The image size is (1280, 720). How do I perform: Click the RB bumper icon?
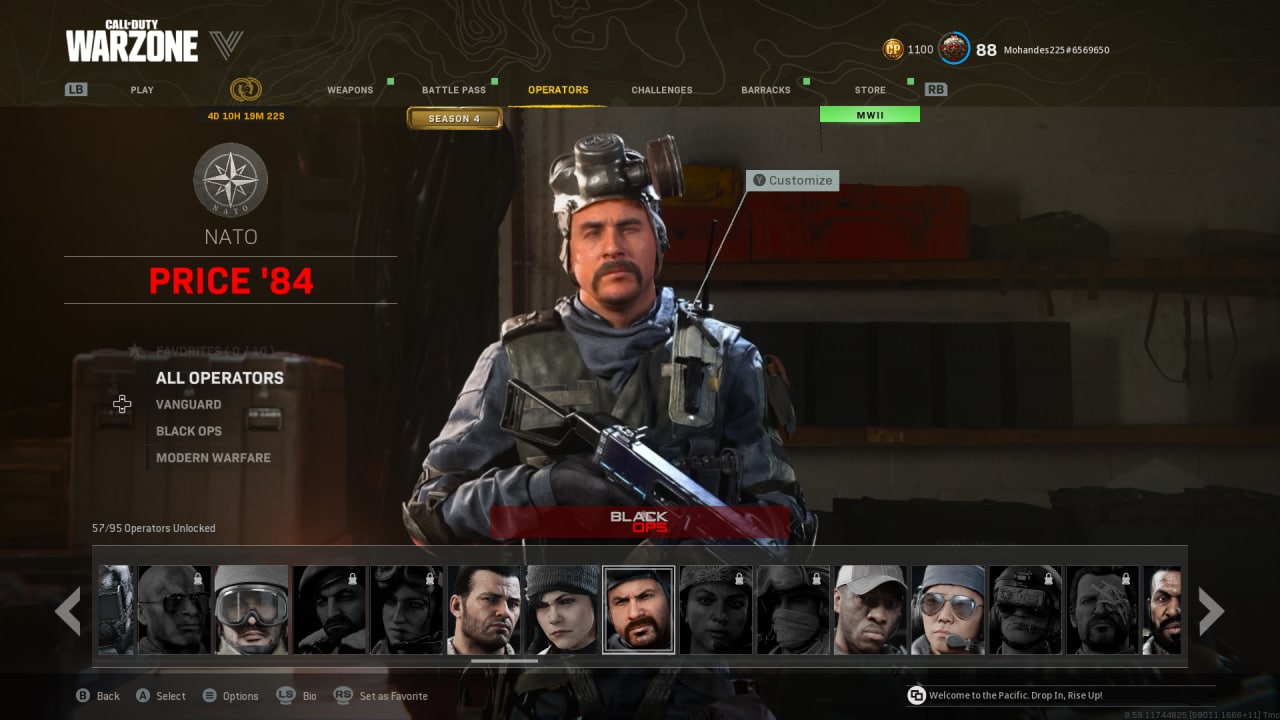(x=936, y=89)
